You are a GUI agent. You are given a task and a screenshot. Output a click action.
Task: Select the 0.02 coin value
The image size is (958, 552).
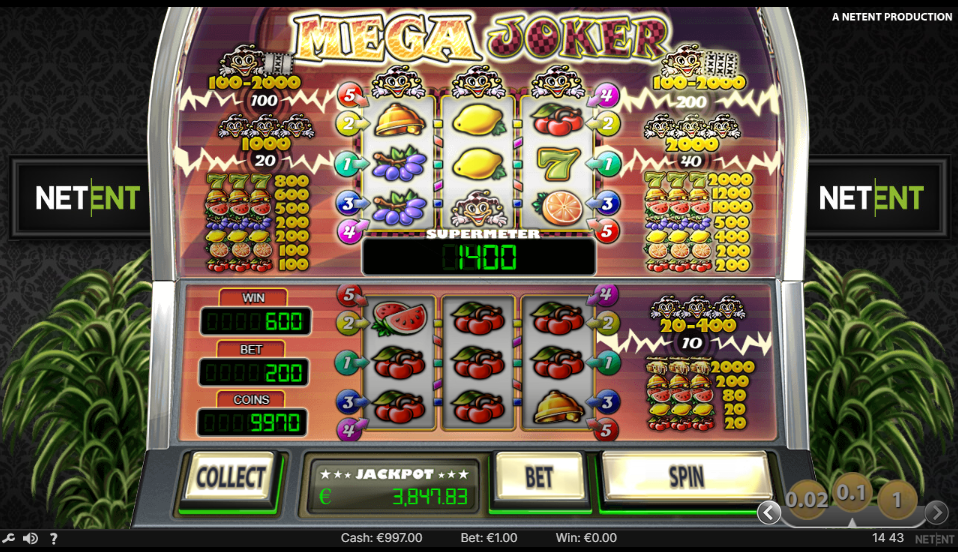[805, 498]
